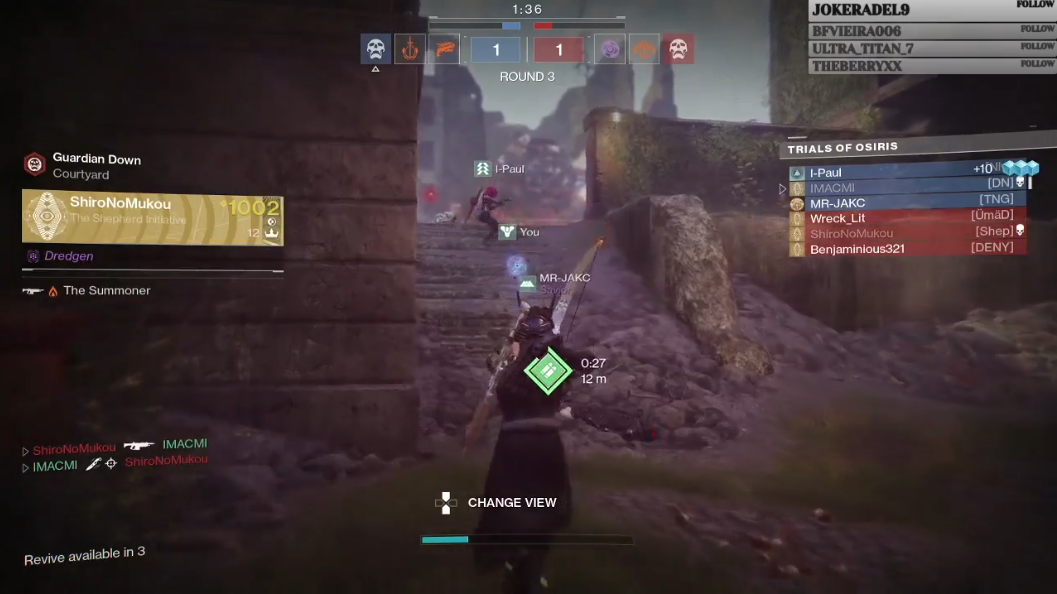The height and width of the screenshot is (594, 1057).
Task: Follow JOKERADEL9 in the stream overlay
Action: (x=1036, y=6)
